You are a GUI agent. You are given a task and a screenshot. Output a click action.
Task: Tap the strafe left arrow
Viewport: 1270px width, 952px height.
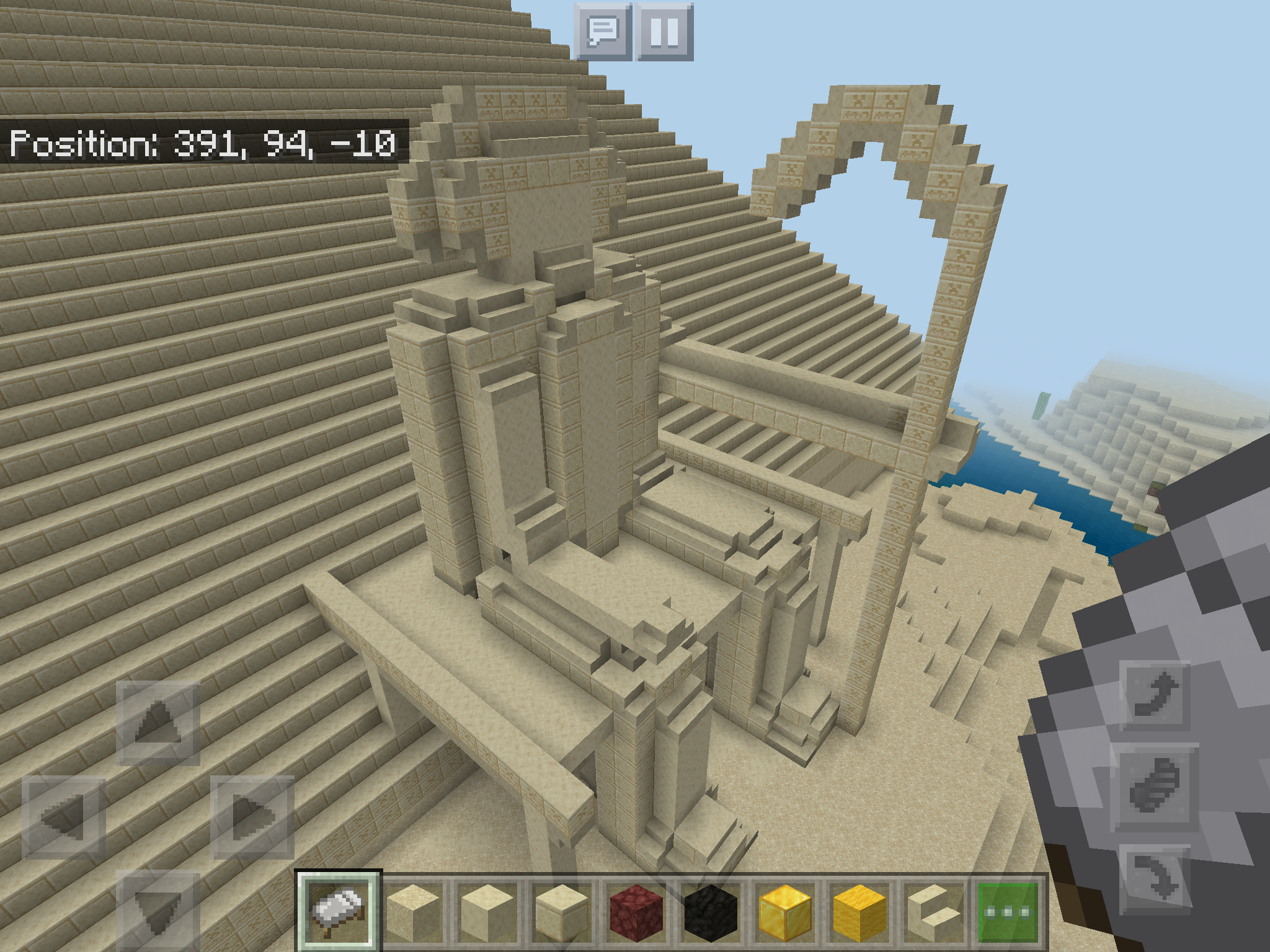click(64, 818)
